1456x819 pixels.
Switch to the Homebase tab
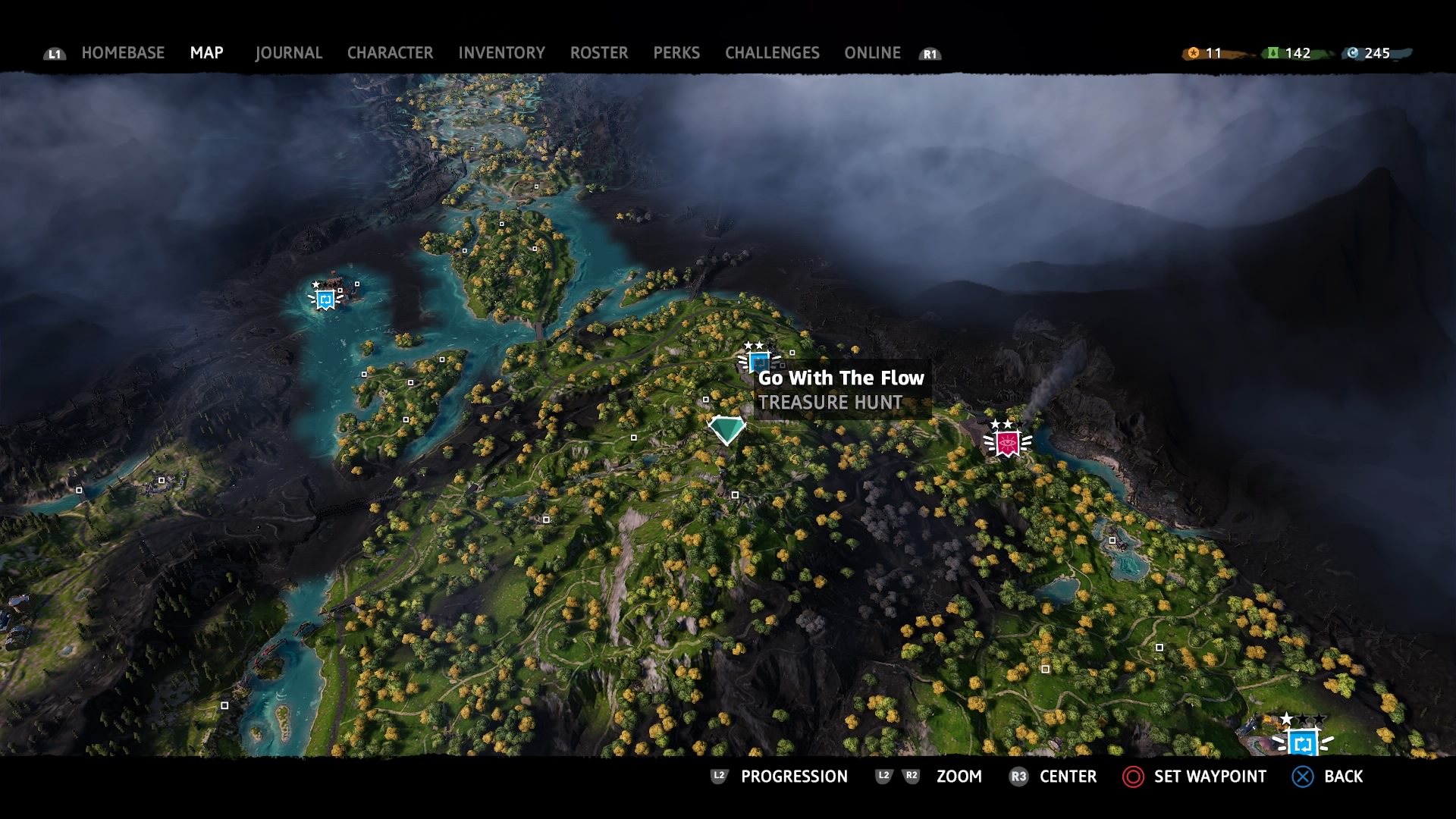(x=123, y=53)
